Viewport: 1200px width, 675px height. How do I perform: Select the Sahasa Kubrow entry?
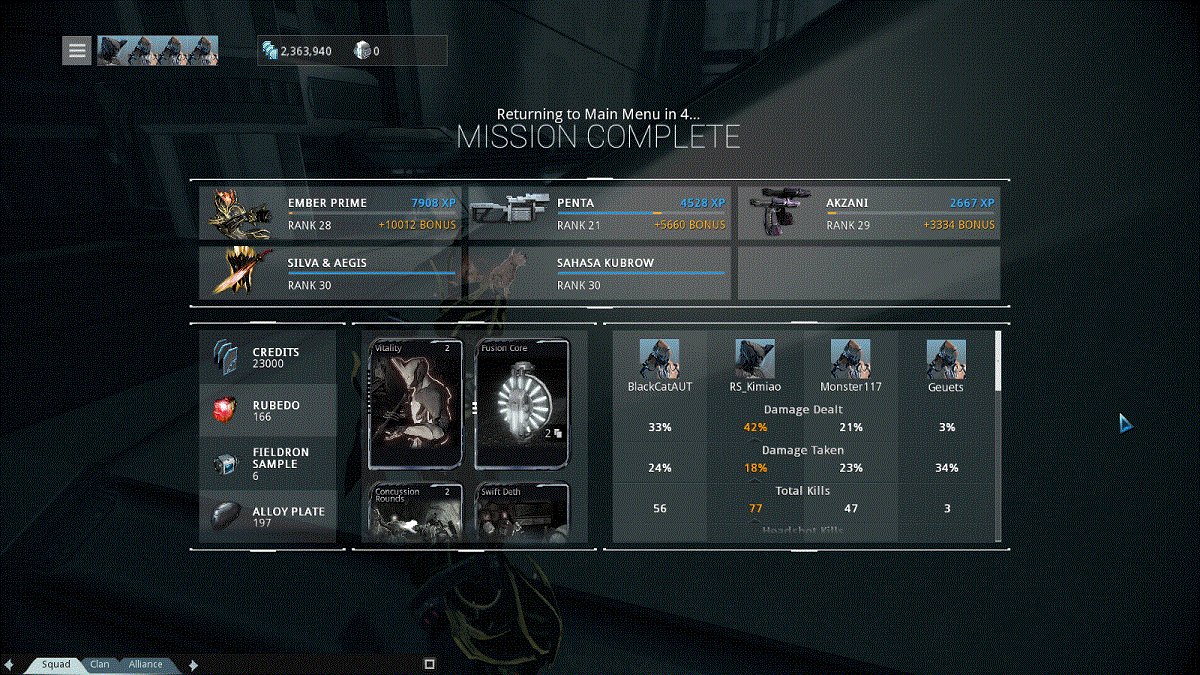[600, 274]
